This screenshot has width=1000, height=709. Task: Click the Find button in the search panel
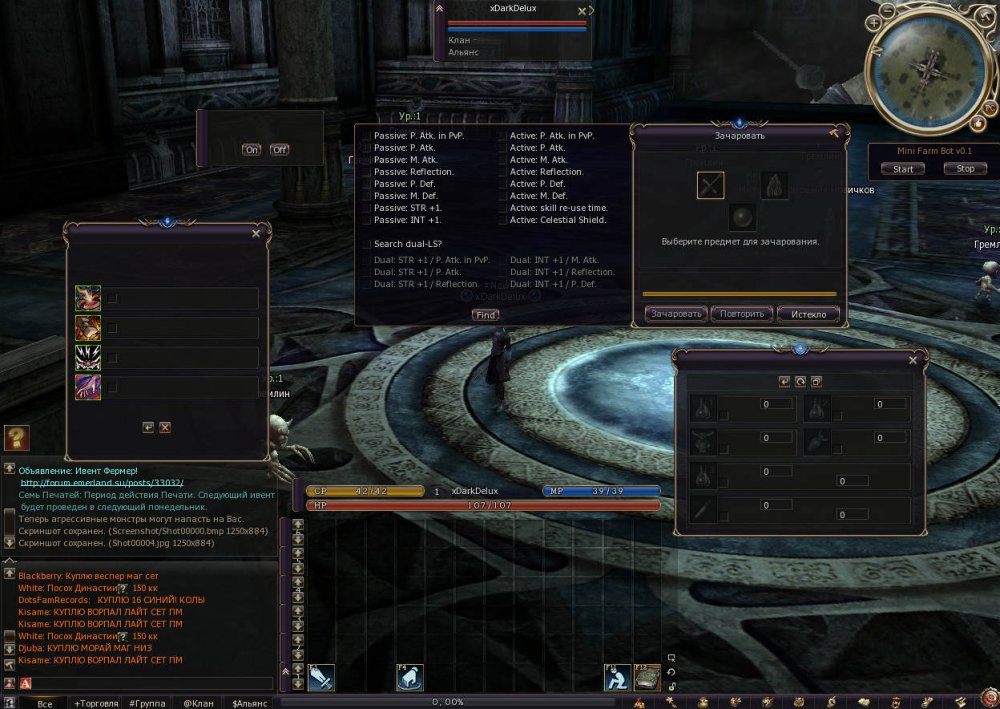pos(486,315)
